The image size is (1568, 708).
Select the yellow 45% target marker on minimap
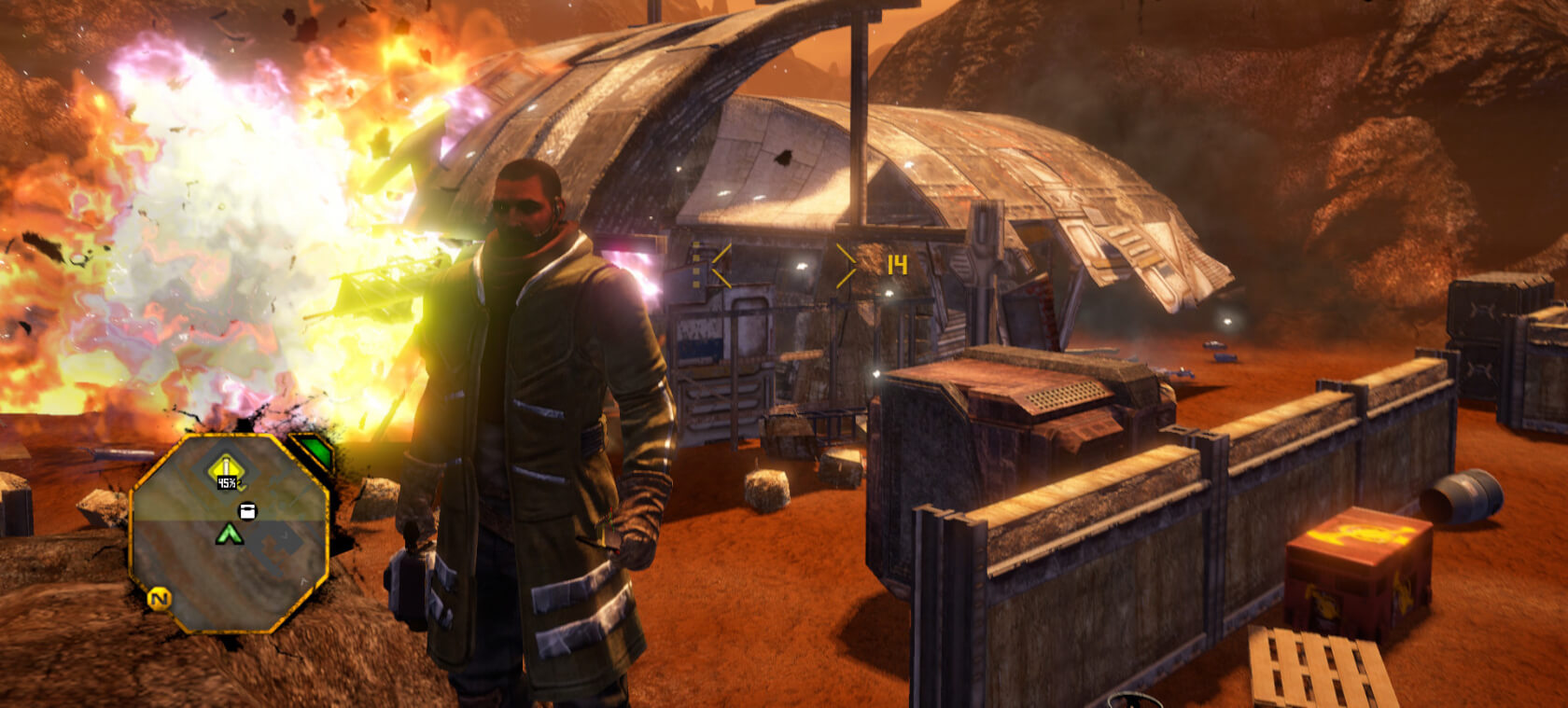226,472
